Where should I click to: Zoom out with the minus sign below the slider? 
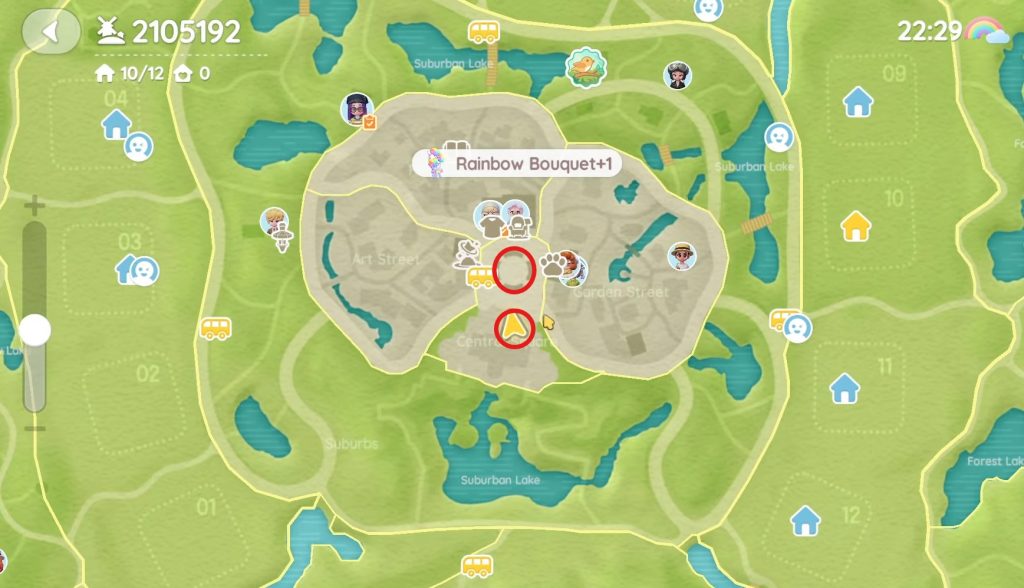coord(35,428)
